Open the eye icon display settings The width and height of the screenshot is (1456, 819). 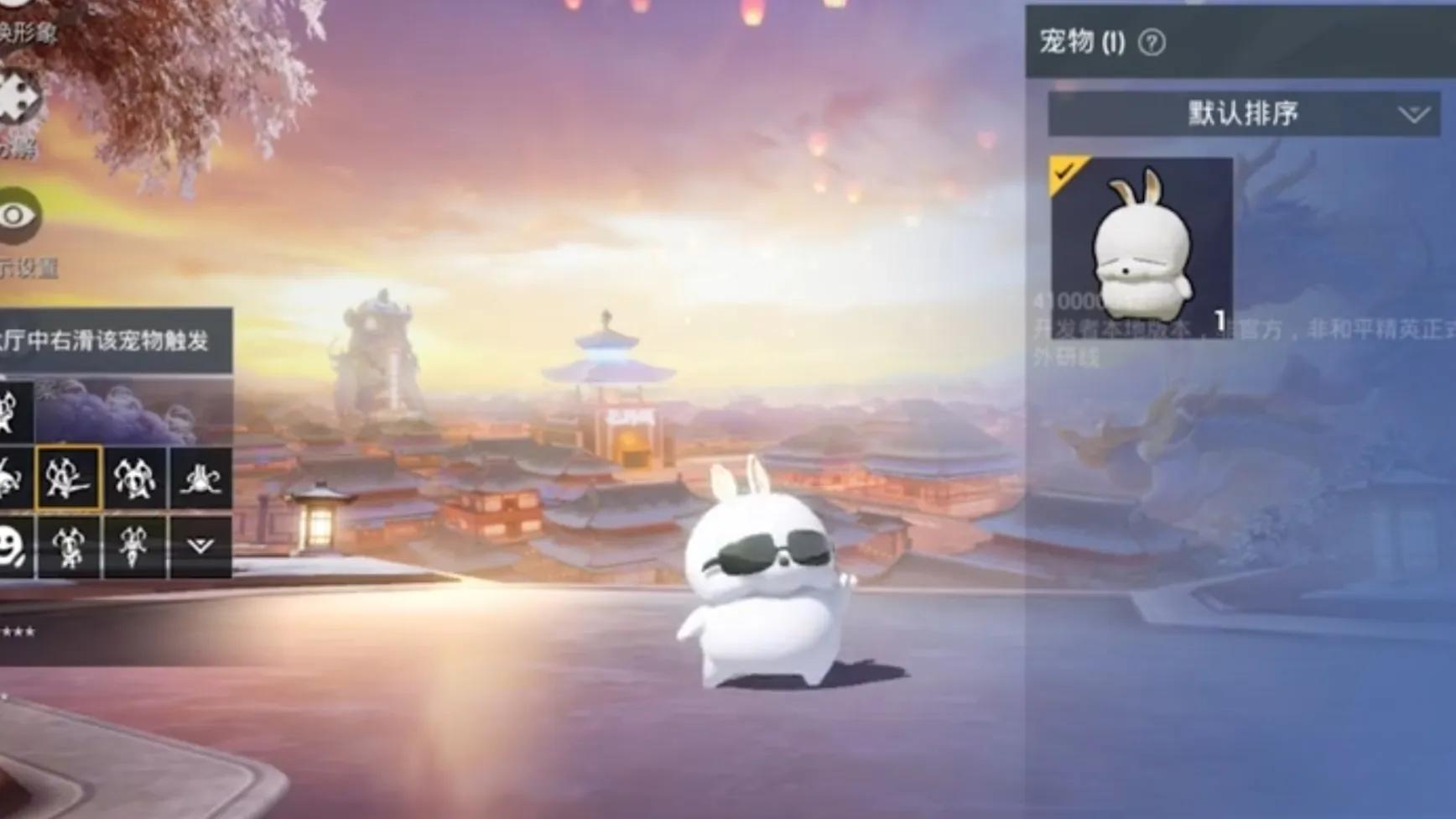pyautogui.click(x=17, y=216)
